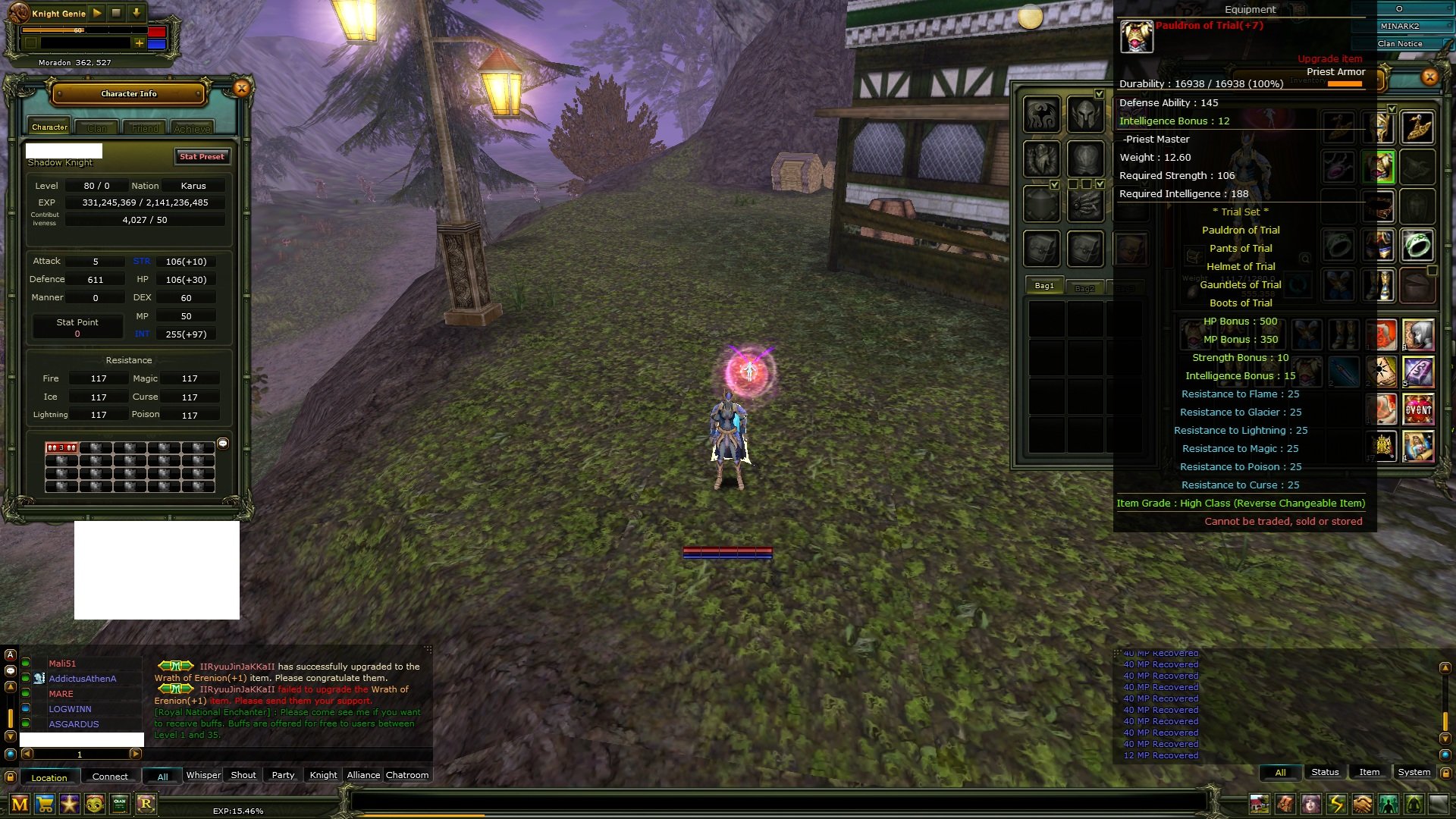The width and height of the screenshot is (1456, 819).
Task: Choose the Alliance chat tab
Action: click(x=363, y=775)
